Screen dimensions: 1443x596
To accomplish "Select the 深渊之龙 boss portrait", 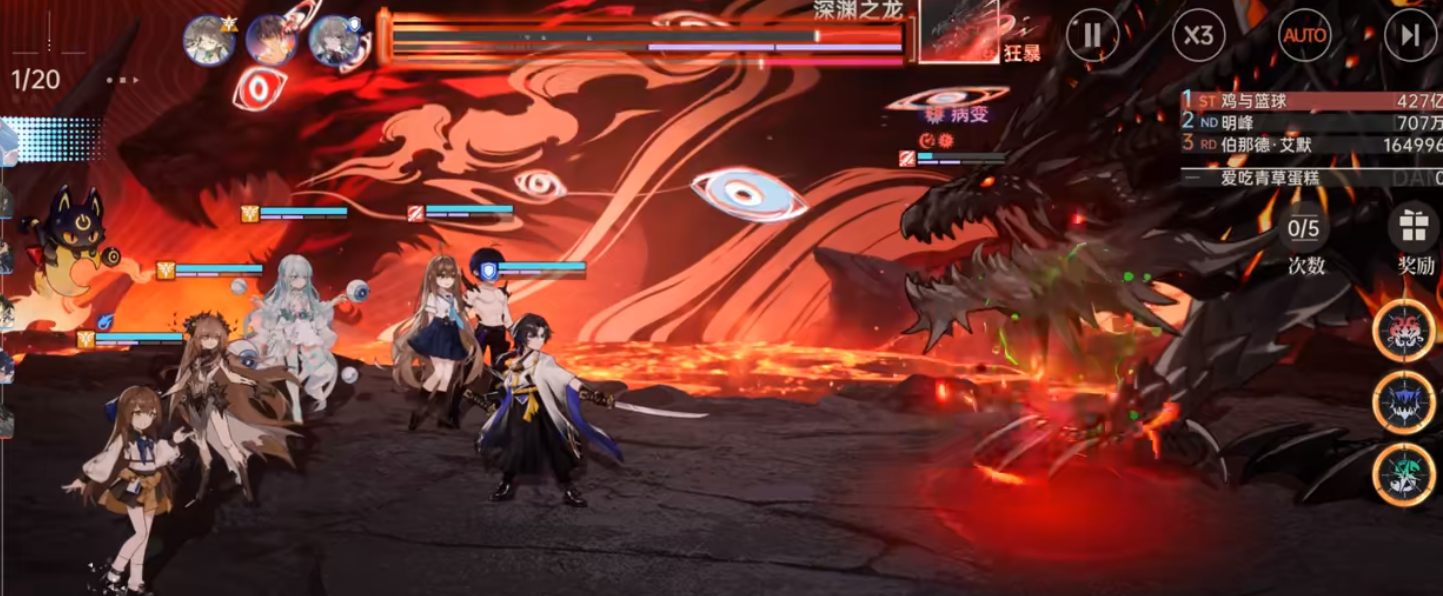I will pyautogui.click(x=958, y=32).
